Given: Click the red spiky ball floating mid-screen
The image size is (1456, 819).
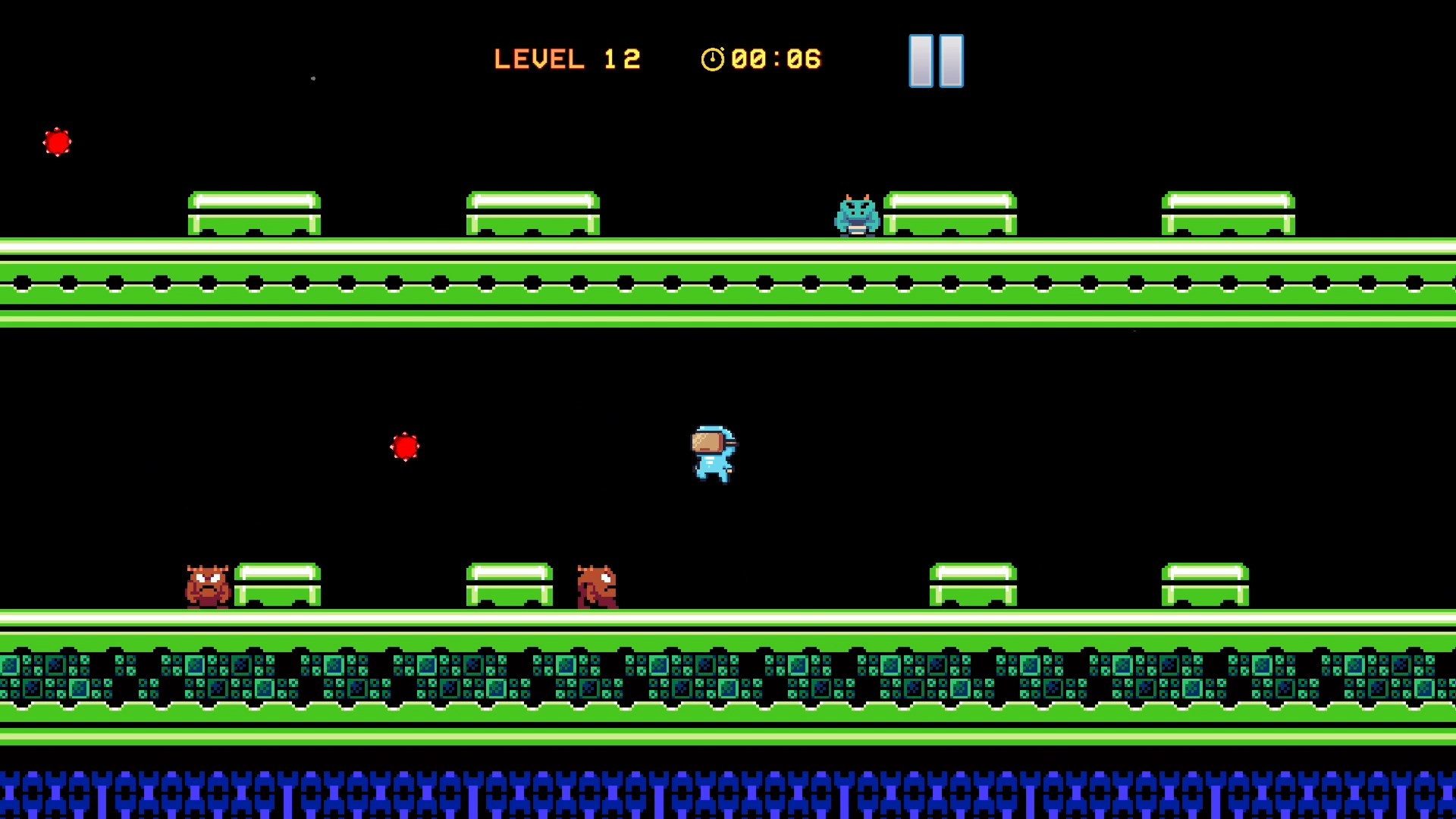Looking at the screenshot, I should click(406, 447).
